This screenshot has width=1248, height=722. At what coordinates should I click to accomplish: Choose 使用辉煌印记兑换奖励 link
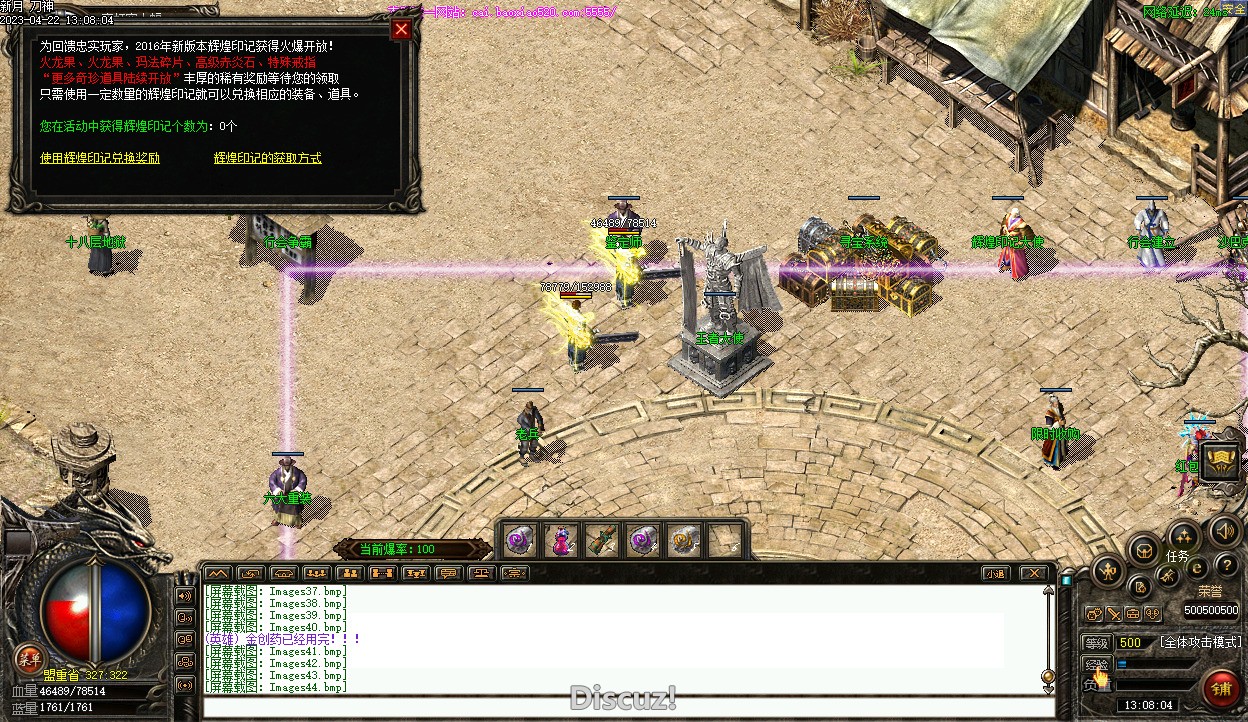click(100, 158)
